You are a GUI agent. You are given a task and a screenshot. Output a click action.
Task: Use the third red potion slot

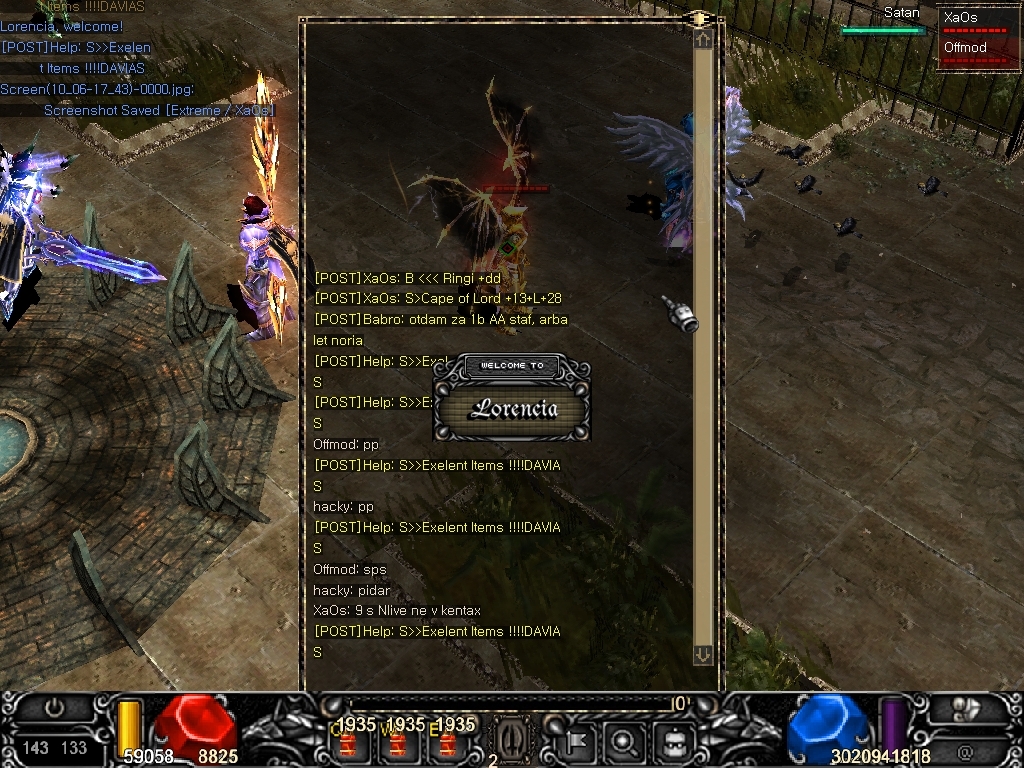tap(448, 744)
